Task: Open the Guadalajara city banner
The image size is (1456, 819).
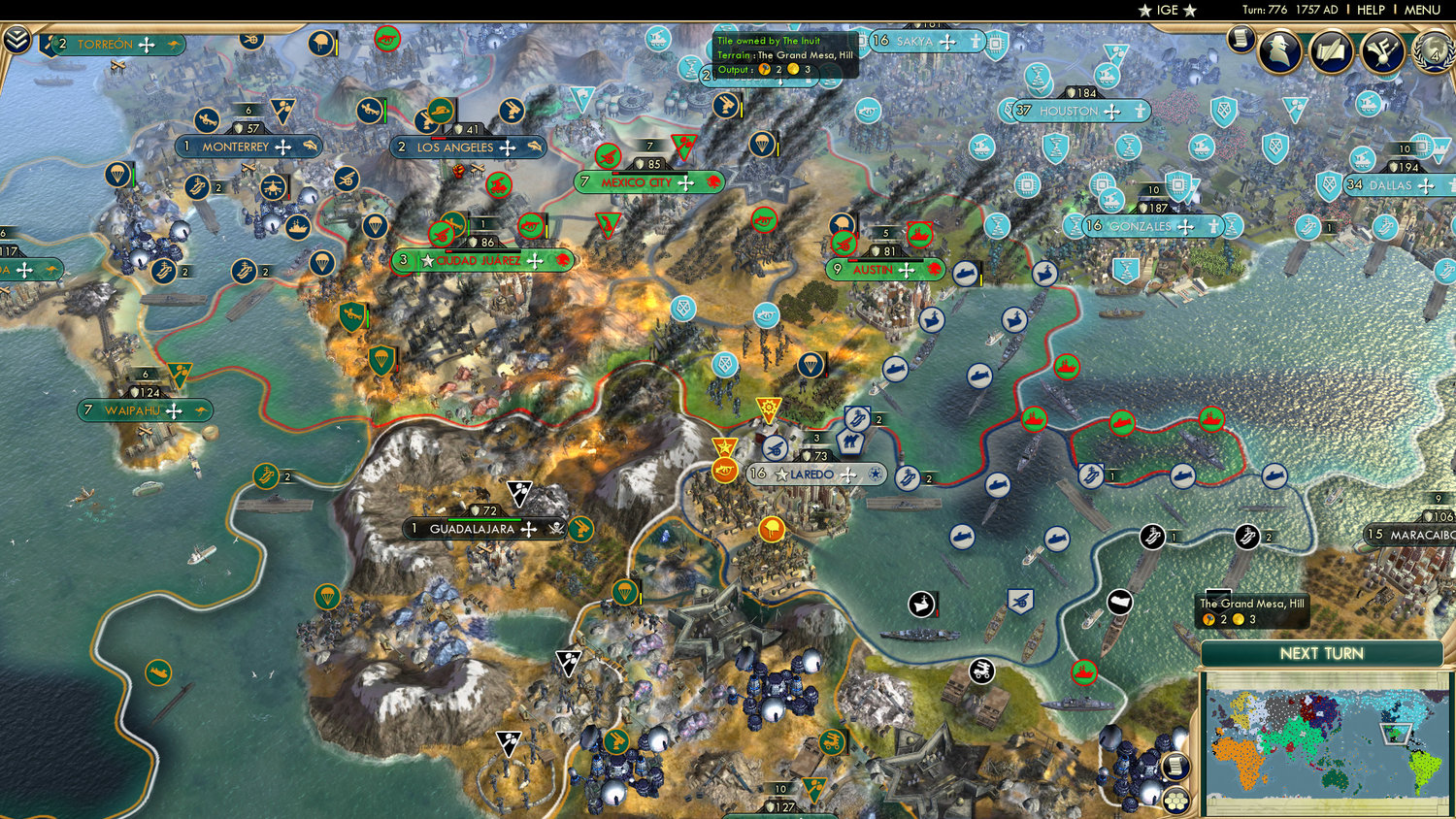Action: (476, 529)
